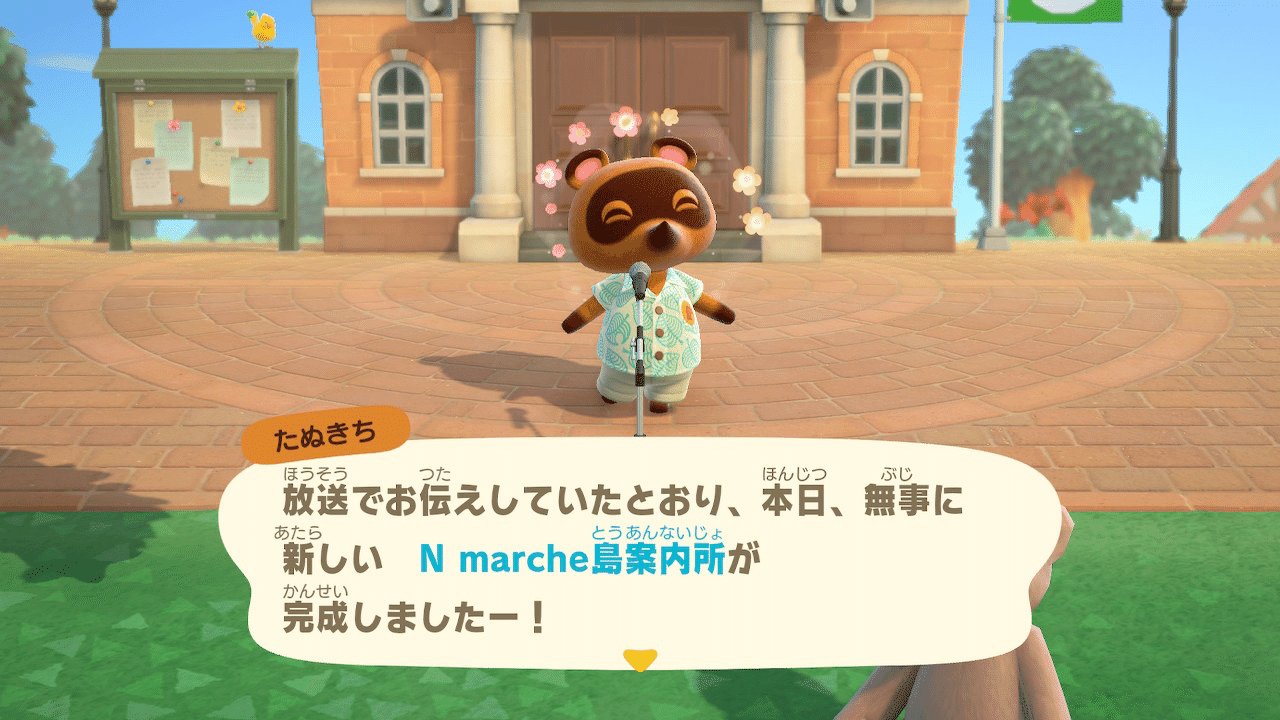Click the red flower pin on the board

pyautogui.click(x=173, y=126)
